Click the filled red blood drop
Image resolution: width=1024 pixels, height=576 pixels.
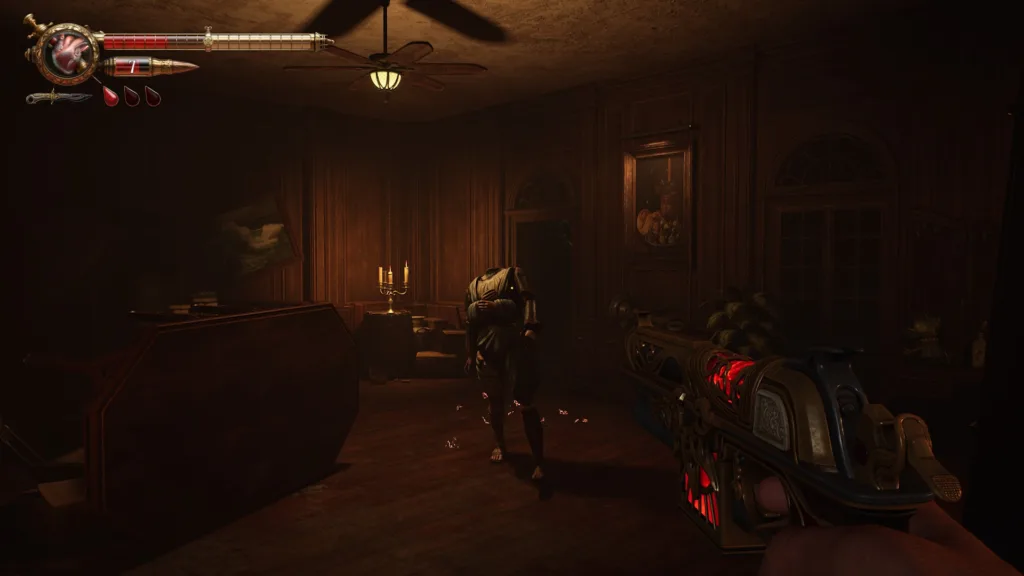pyautogui.click(x=110, y=96)
